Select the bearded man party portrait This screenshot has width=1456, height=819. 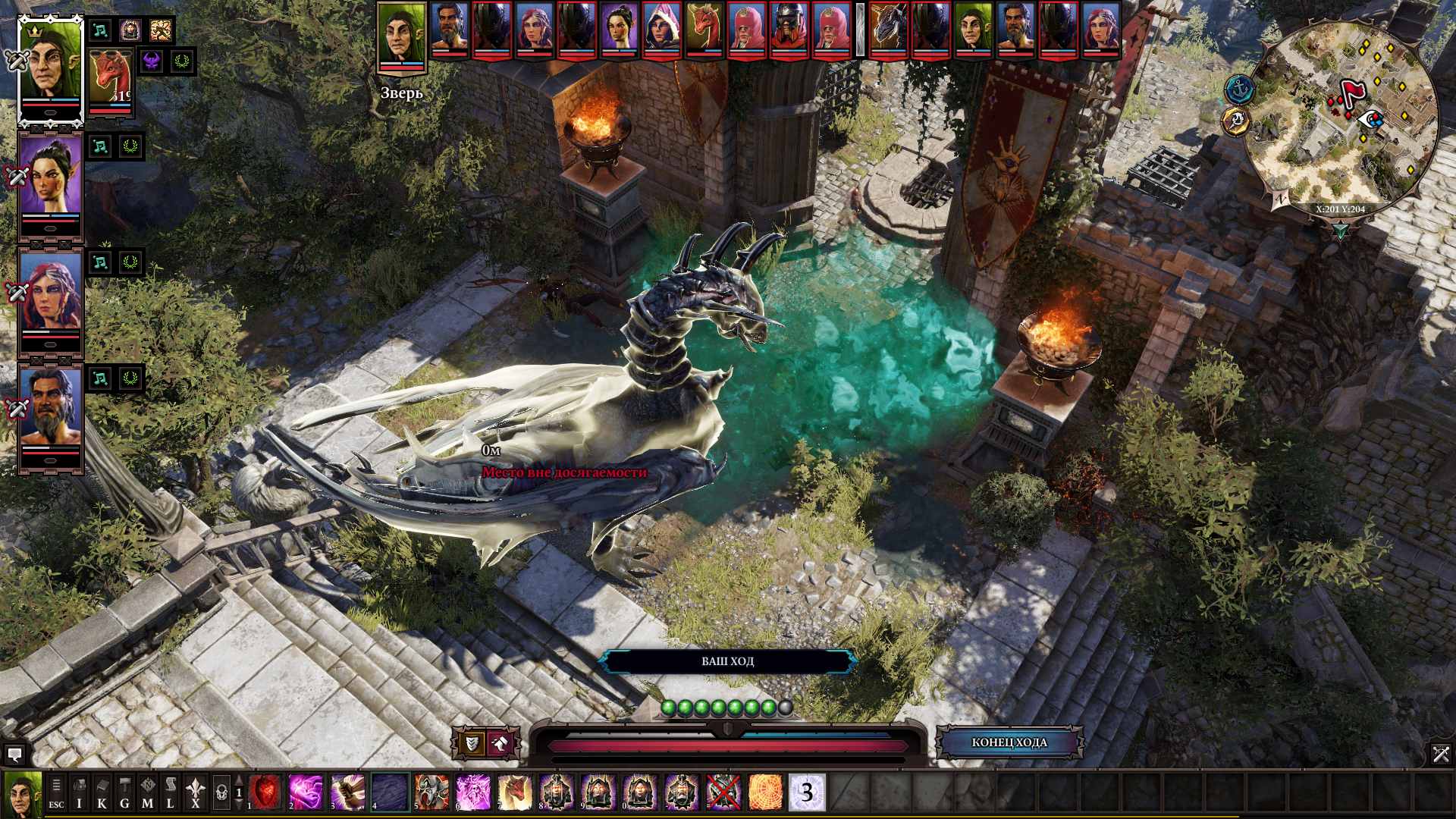pyautogui.click(x=50, y=413)
